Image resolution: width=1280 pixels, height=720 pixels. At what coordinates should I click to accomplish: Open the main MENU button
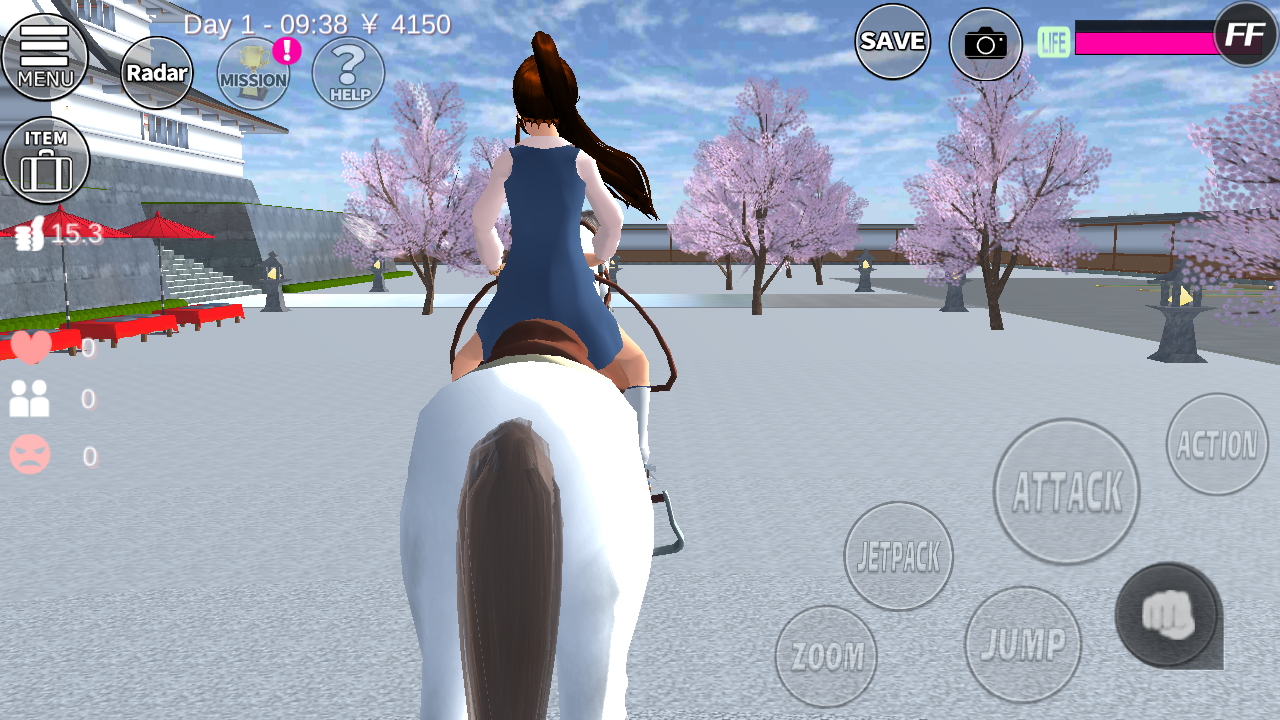point(45,56)
